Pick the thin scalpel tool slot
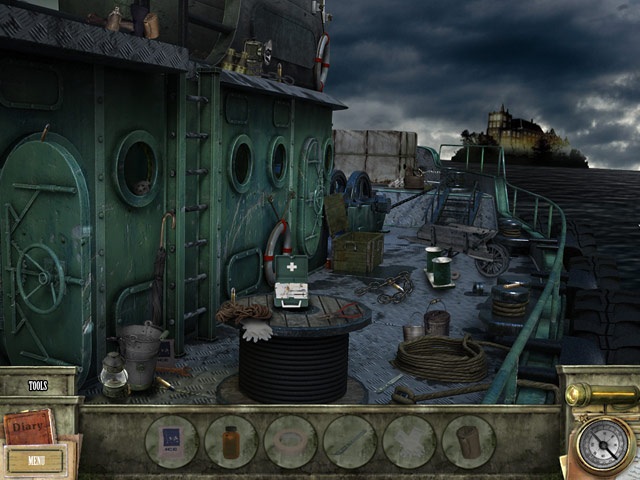 click(350, 442)
